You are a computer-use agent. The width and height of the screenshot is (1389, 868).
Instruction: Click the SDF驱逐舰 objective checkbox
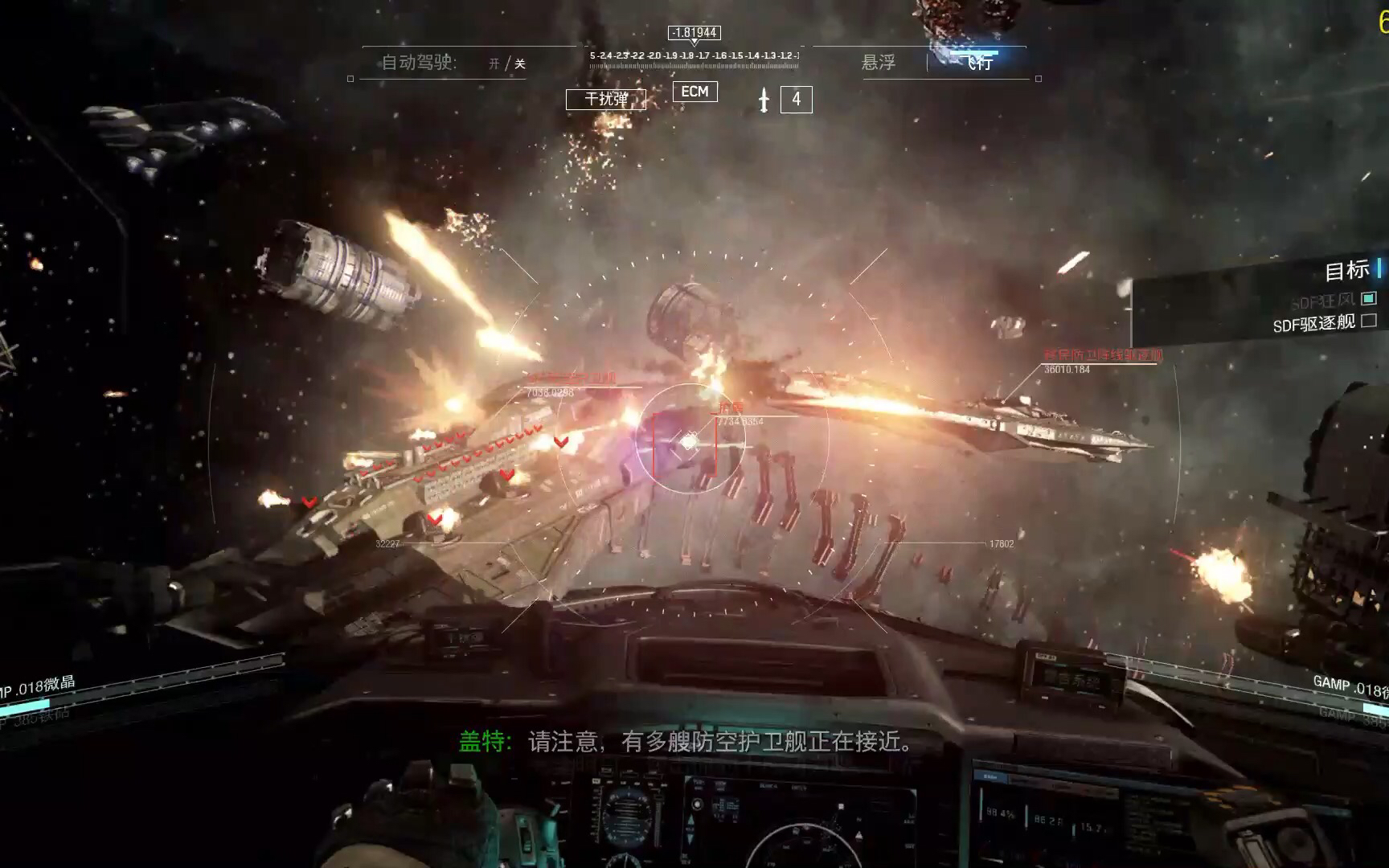(x=1369, y=321)
